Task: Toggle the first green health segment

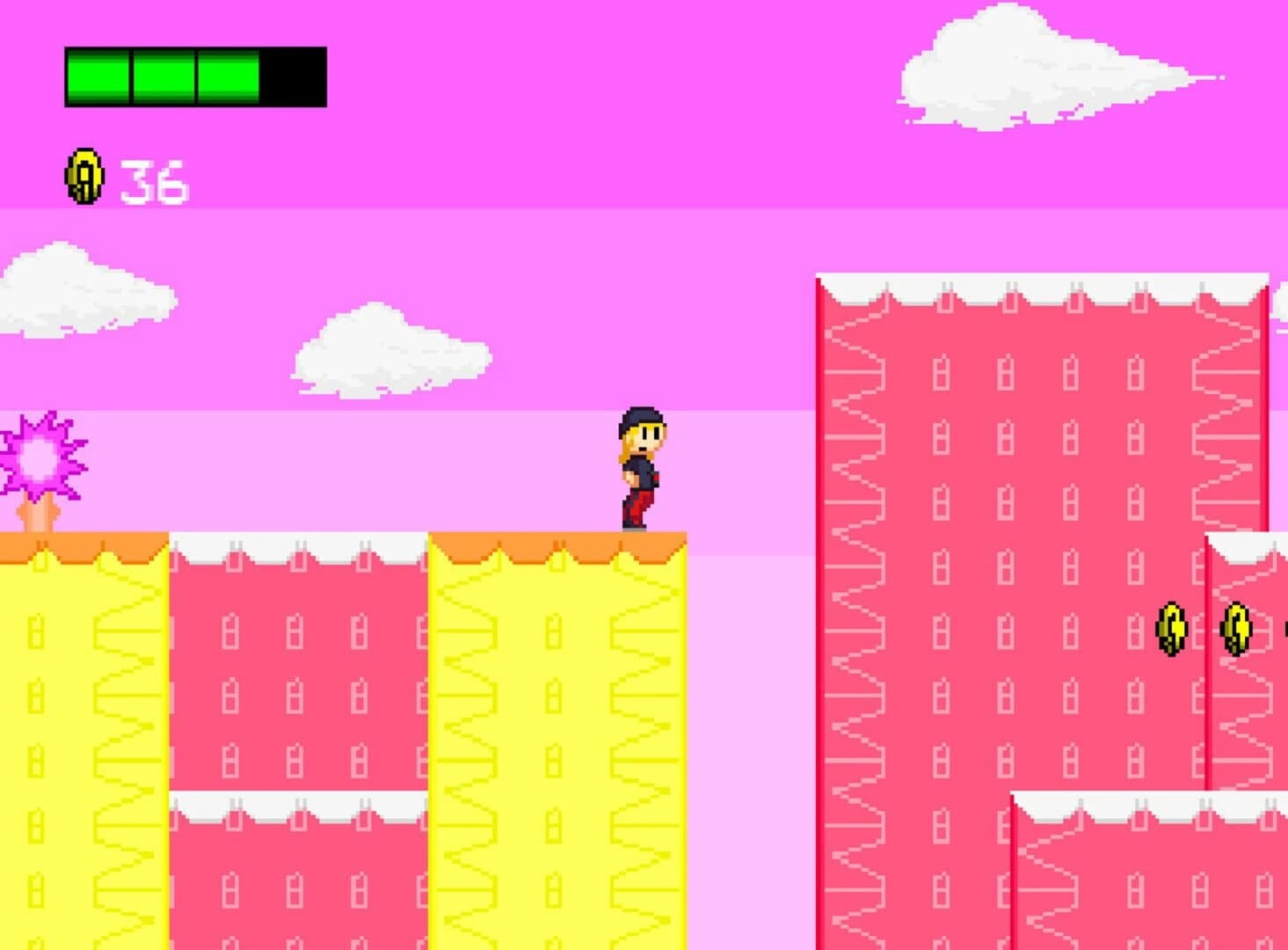Action: pyautogui.click(x=97, y=75)
